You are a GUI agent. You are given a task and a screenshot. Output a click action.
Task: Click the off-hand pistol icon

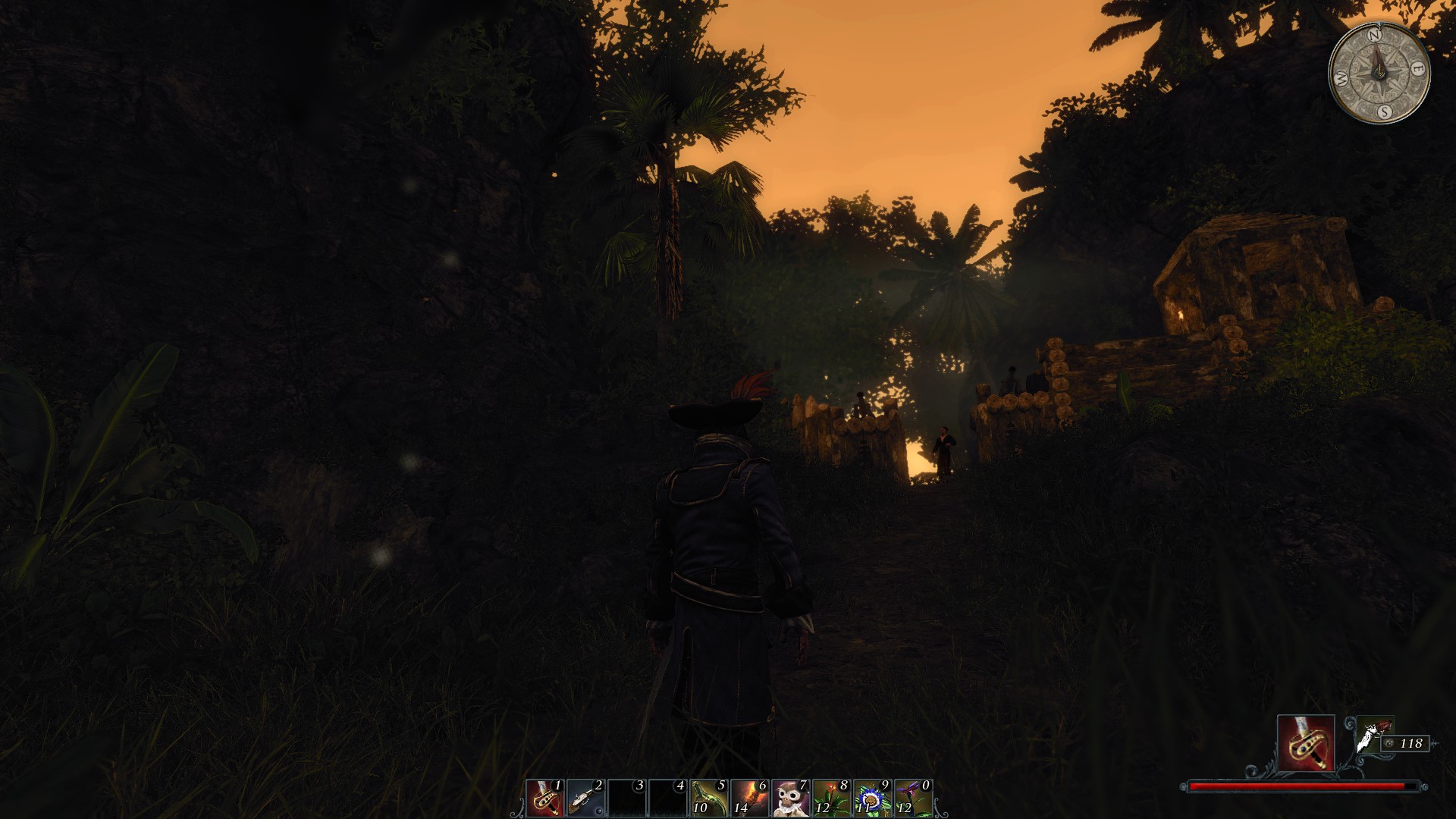(1371, 734)
